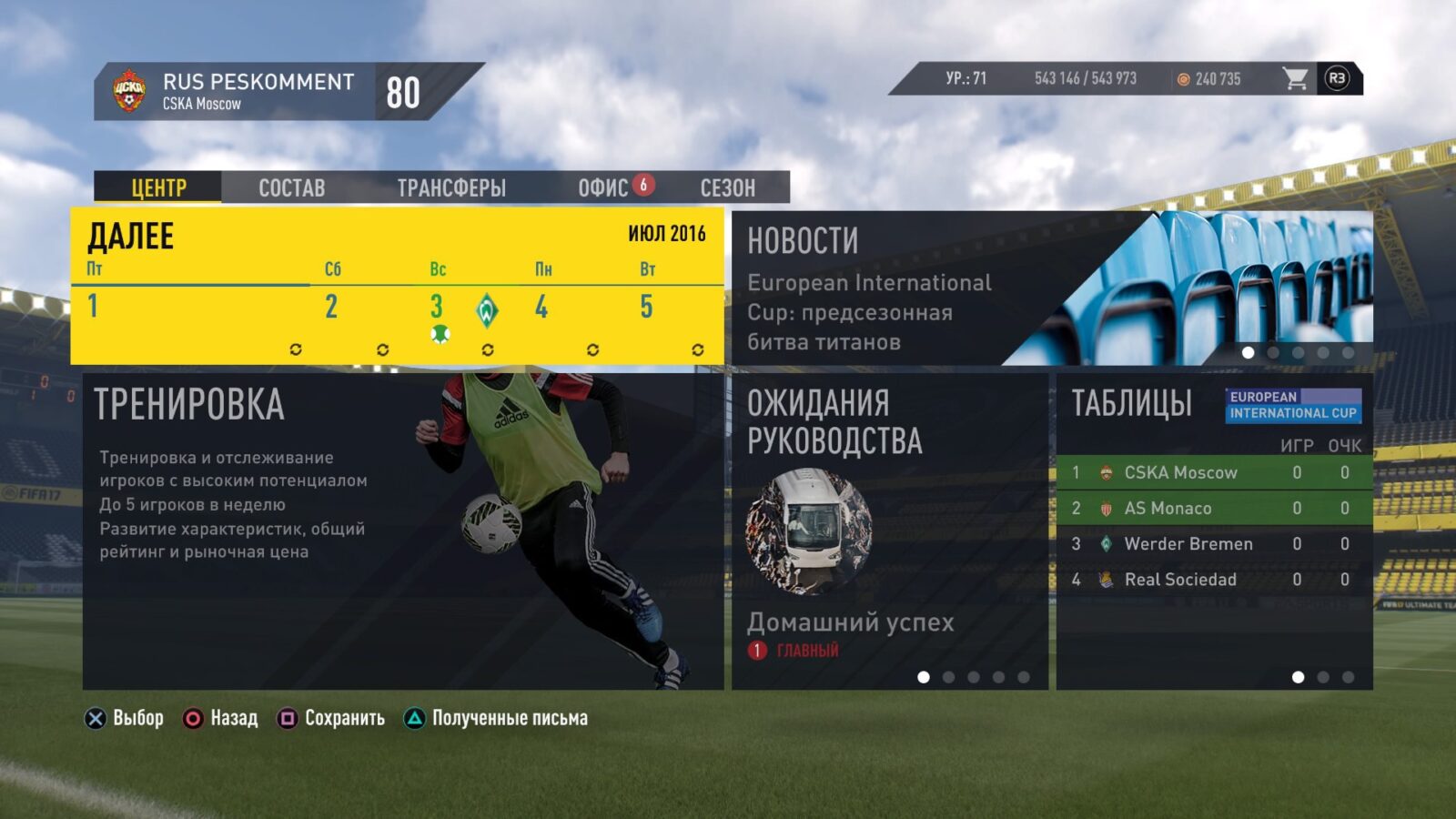
Task: Switch to the СОСТАВ tab
Action: [291, 188]
